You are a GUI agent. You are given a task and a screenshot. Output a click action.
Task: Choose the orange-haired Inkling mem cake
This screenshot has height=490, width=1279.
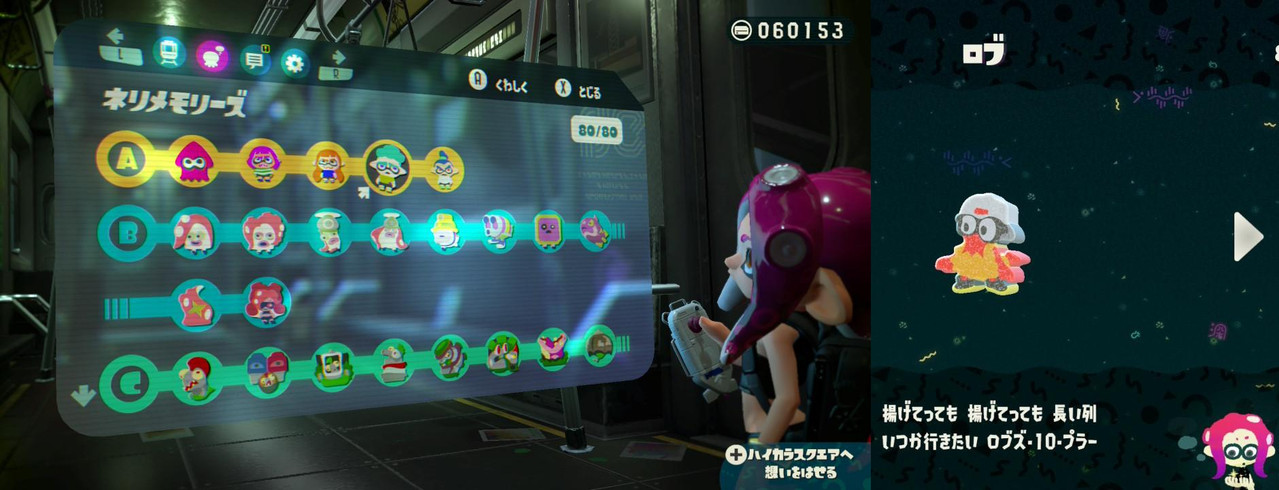tap(327, 164)
